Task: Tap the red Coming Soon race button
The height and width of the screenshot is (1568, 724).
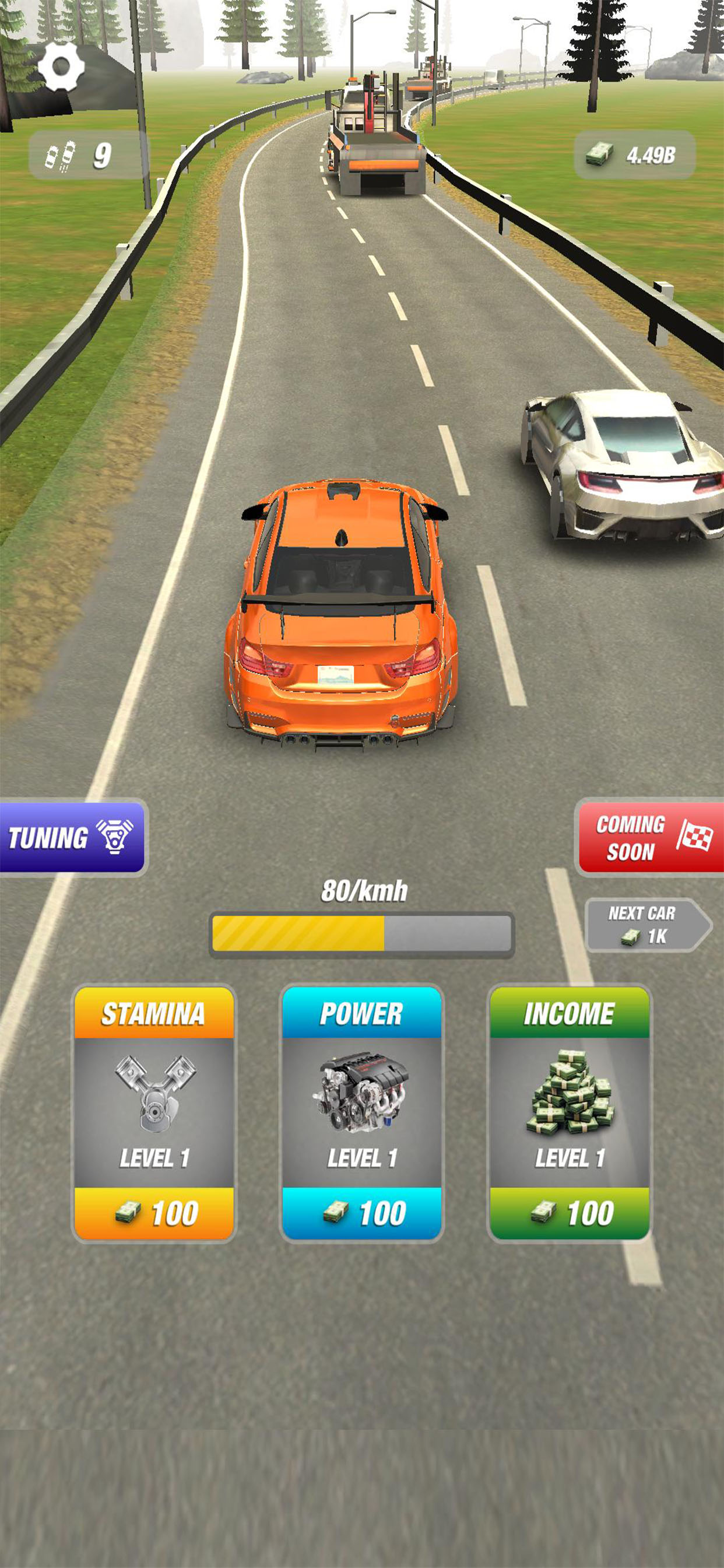Action: pyautogui.click(x=651, y=838)
